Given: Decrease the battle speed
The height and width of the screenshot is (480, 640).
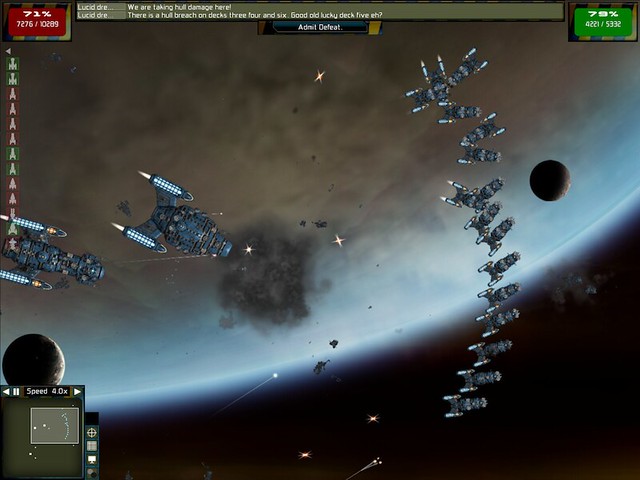Looking at the screenshot, I should point(6,392).
